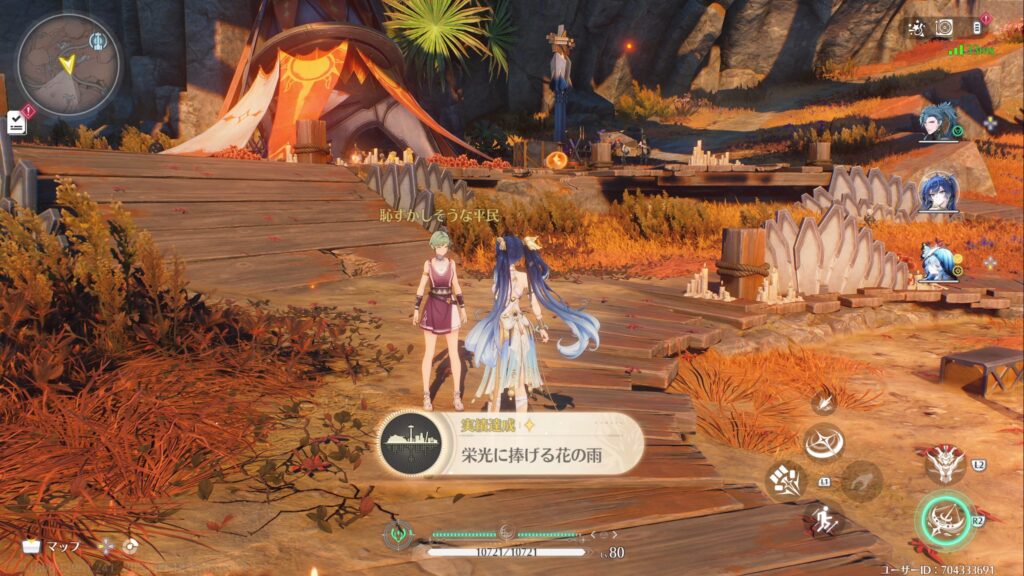Screen dimensions: 1024x576
Task: Select the teleport waypoint marker on minimap
Action: tap(97, 41)
